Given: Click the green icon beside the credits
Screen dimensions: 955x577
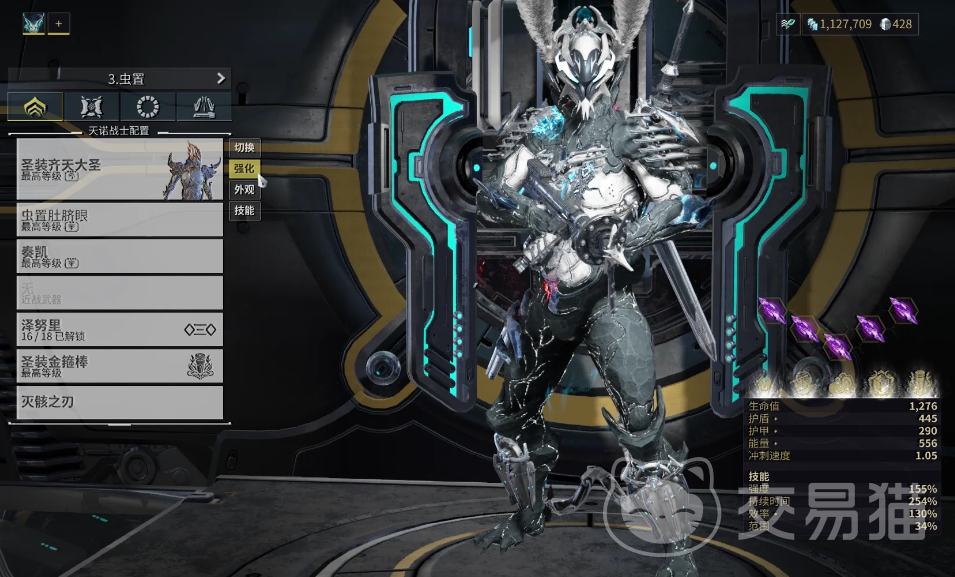Looking at the screenshot, I should click(x=790, y=24).
